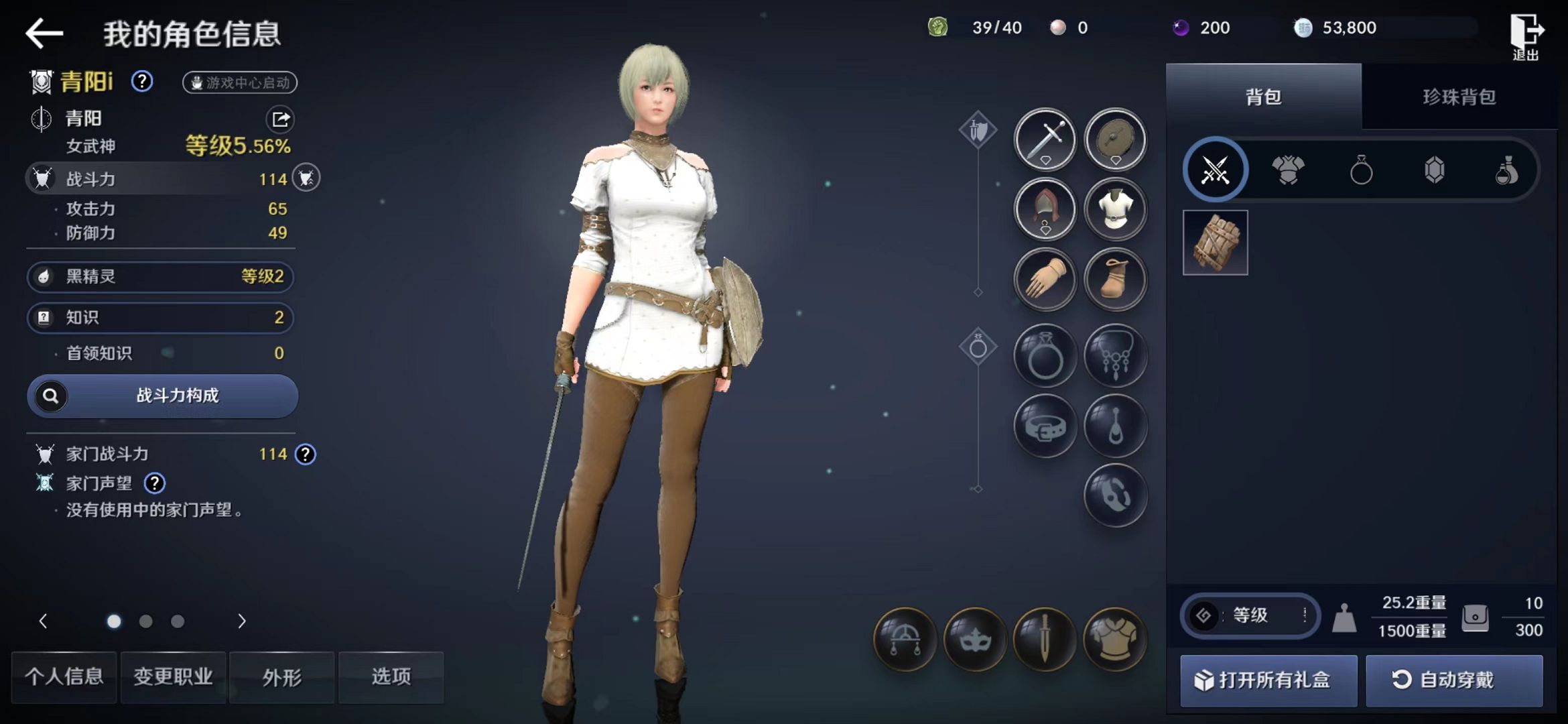Select the equipped round shield slot

pos(1115,139)
